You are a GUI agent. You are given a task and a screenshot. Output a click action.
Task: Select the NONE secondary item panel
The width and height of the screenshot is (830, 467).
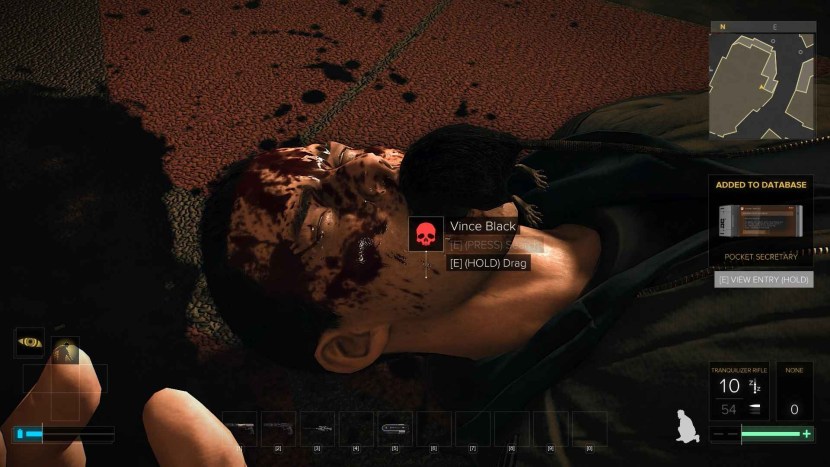click(x=794, y=390)
